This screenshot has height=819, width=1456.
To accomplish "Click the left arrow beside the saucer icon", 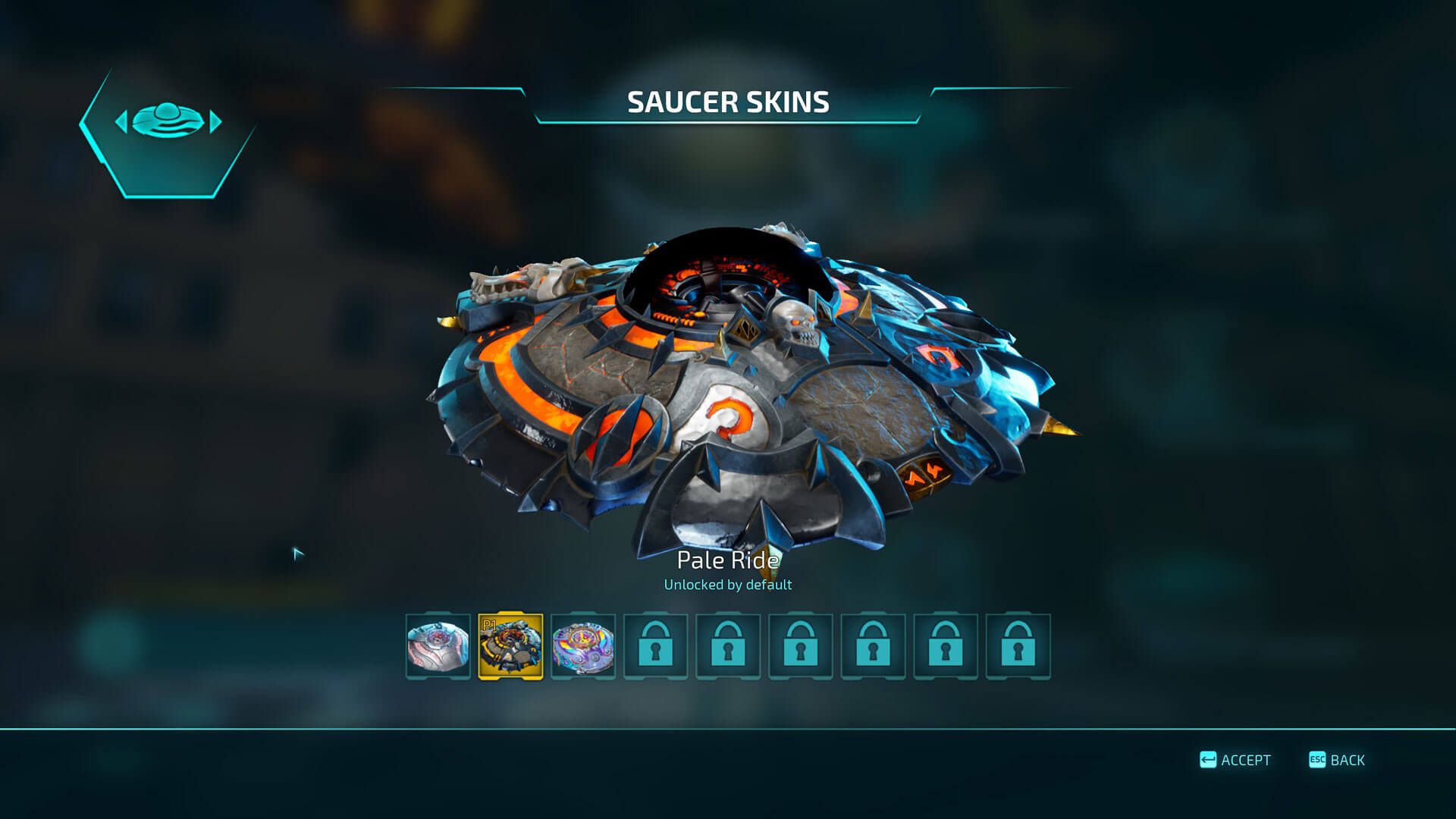I will pyautogui.click(x=121, y=121).
